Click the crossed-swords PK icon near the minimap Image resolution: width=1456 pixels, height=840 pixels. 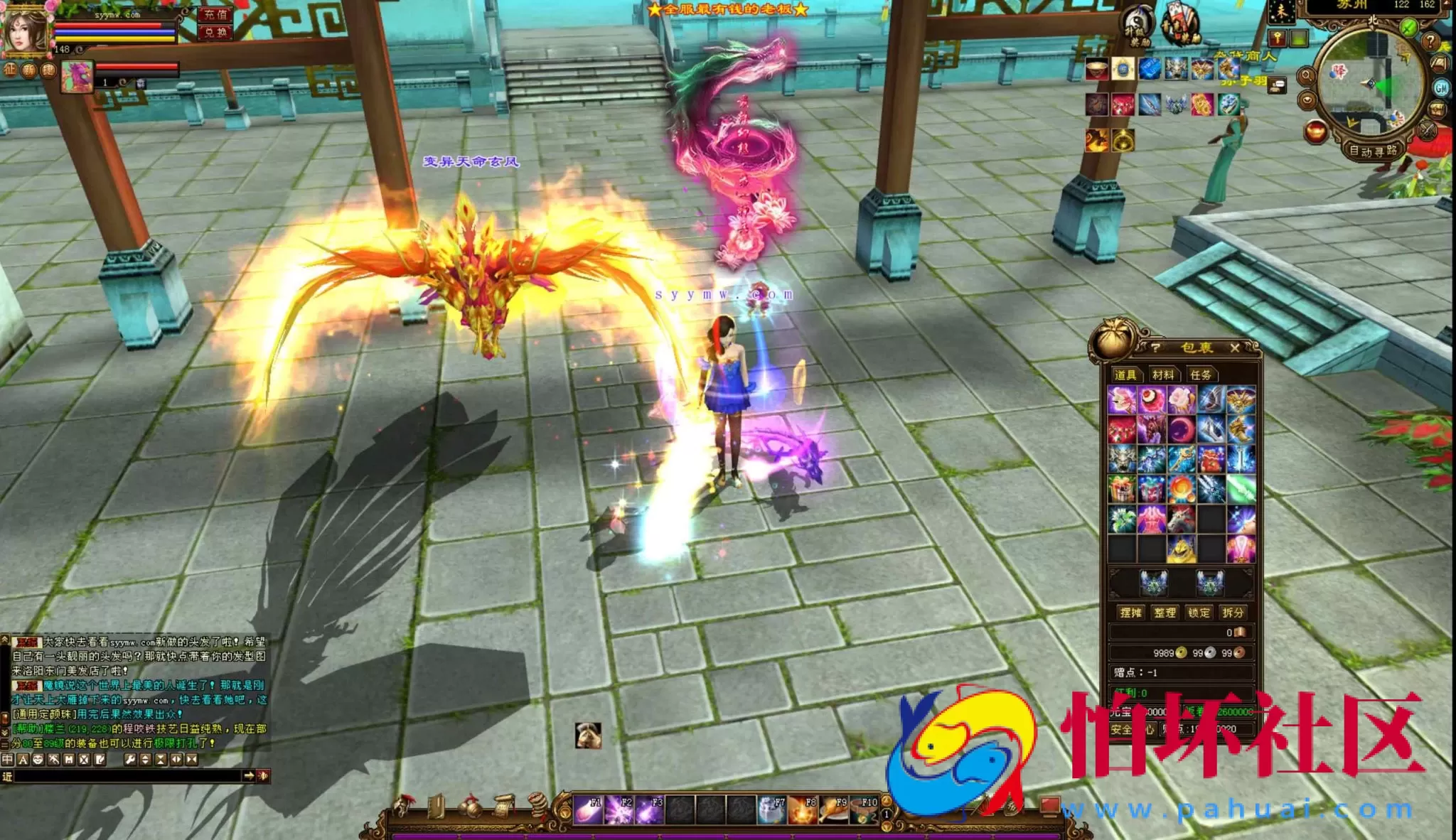point(1426,132)
